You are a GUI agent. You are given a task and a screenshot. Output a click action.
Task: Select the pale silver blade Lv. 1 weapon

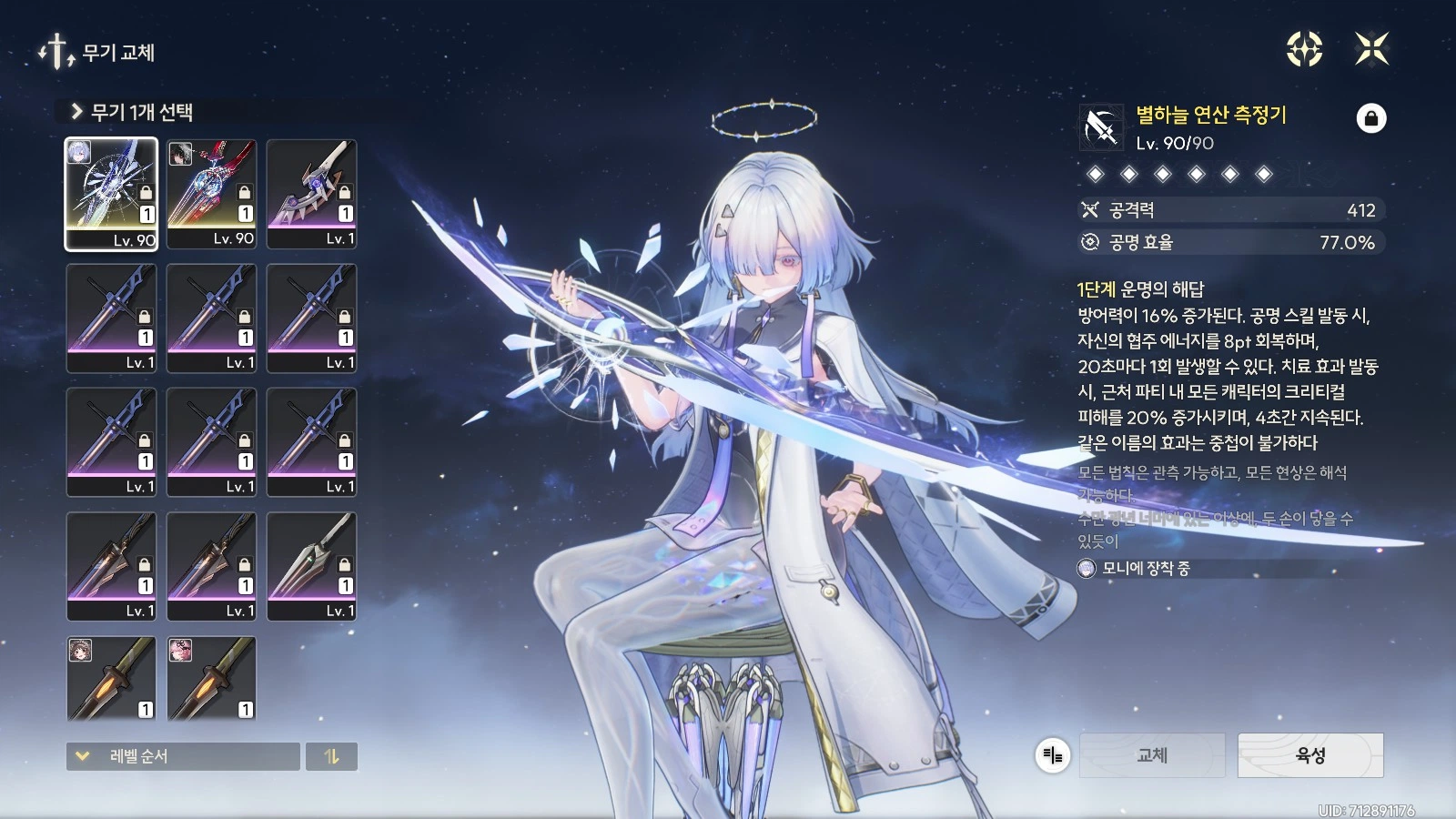311,566
